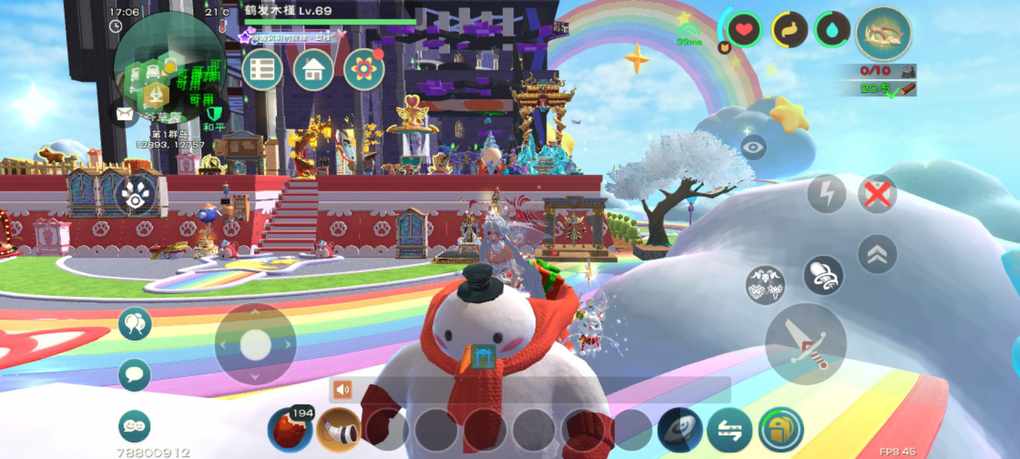Toggle the eye visibility icon
1020x459 pixels.
pos(754,146)
